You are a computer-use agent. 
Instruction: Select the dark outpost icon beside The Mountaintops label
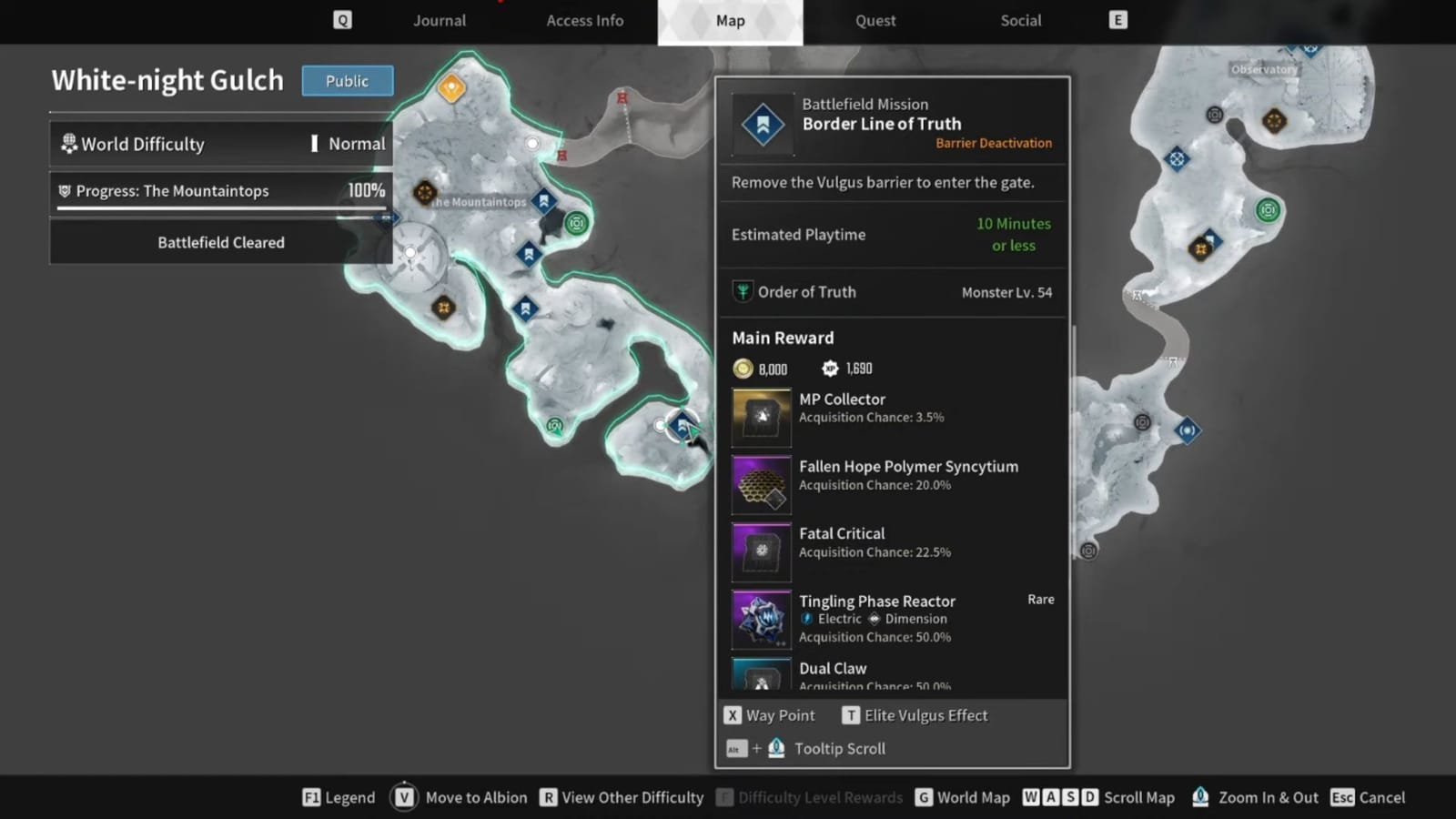(x=425, y=191)
